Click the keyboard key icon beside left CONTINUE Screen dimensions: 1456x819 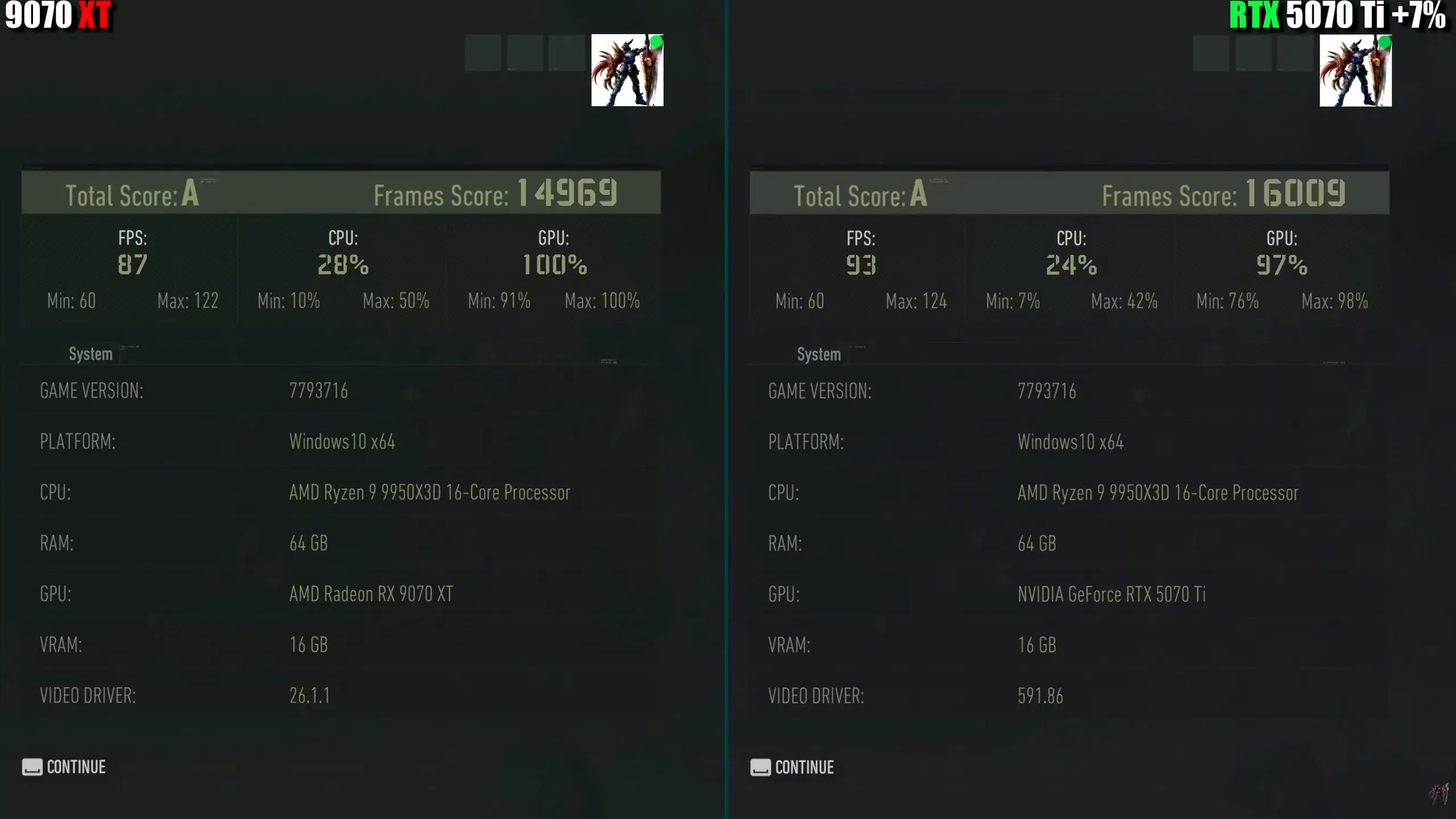(32, 767)
